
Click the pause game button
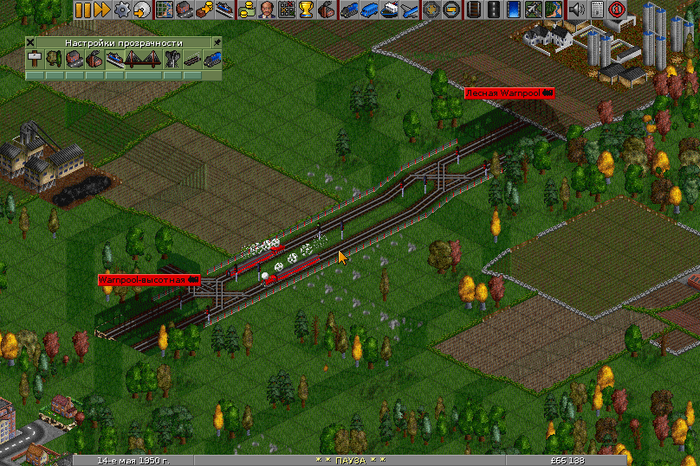click(x=81, y=10)
